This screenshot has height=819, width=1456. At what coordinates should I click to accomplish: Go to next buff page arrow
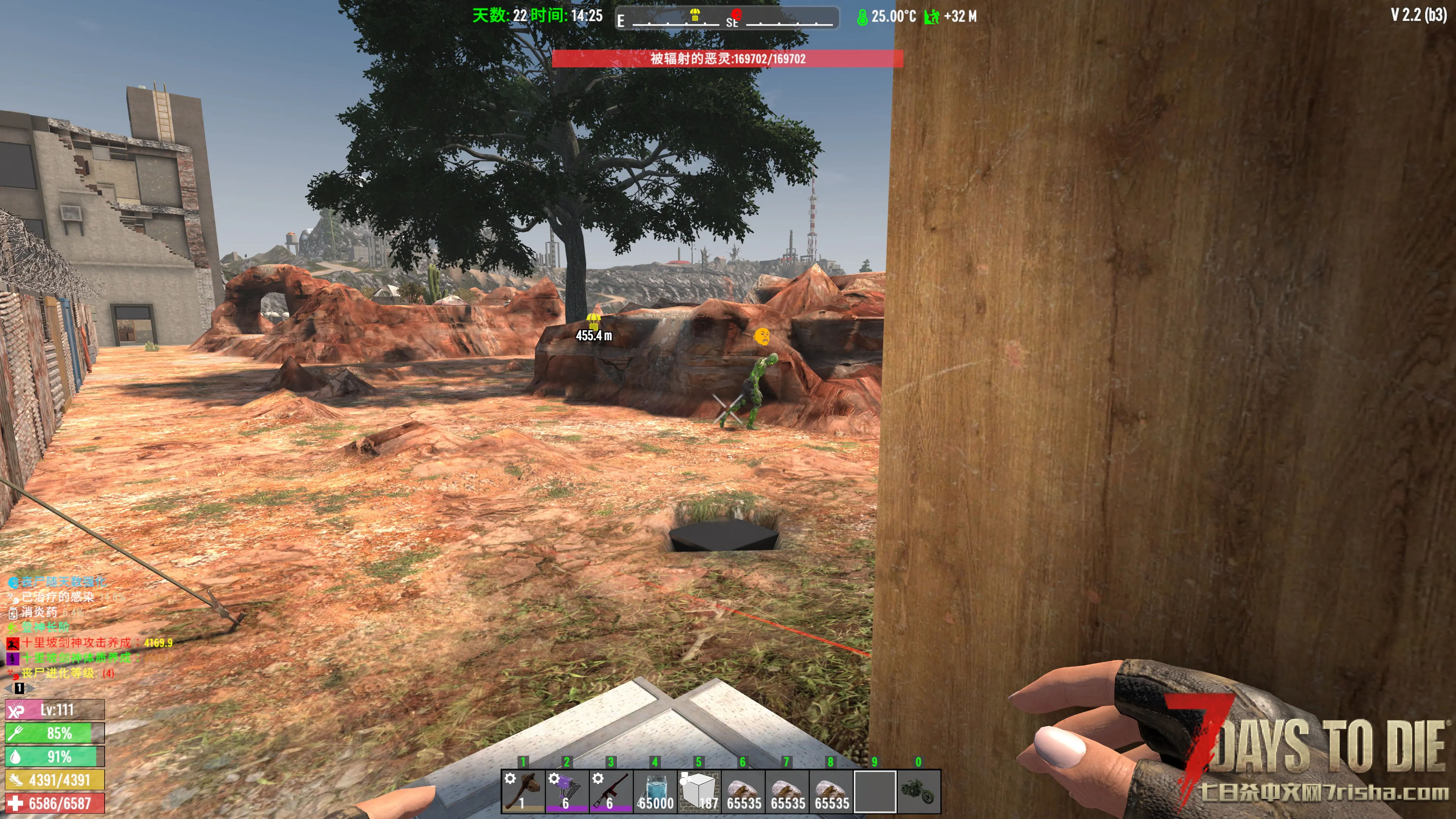[x=30, y=689]
